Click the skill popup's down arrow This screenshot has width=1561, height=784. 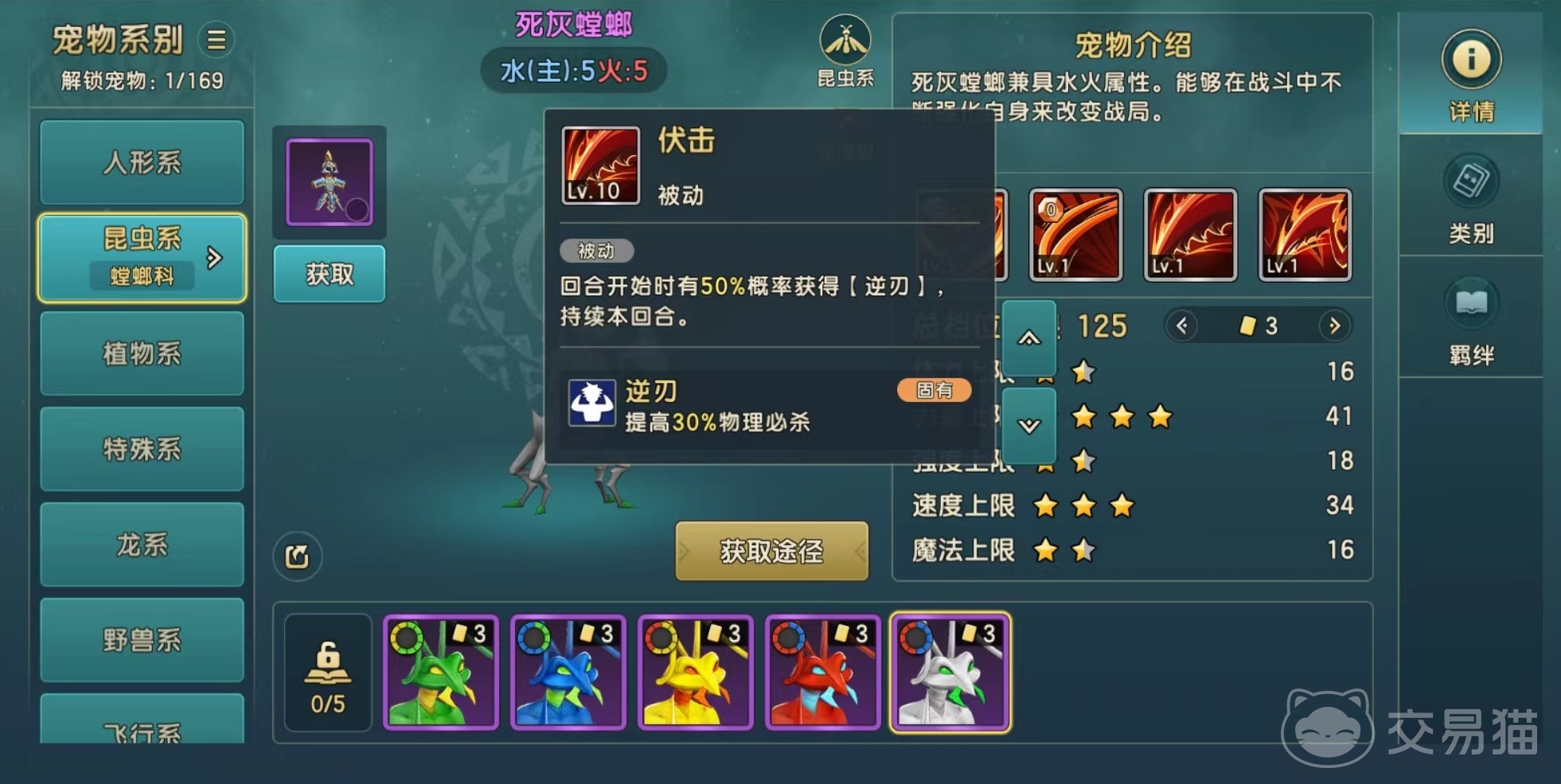point(1029,426)
